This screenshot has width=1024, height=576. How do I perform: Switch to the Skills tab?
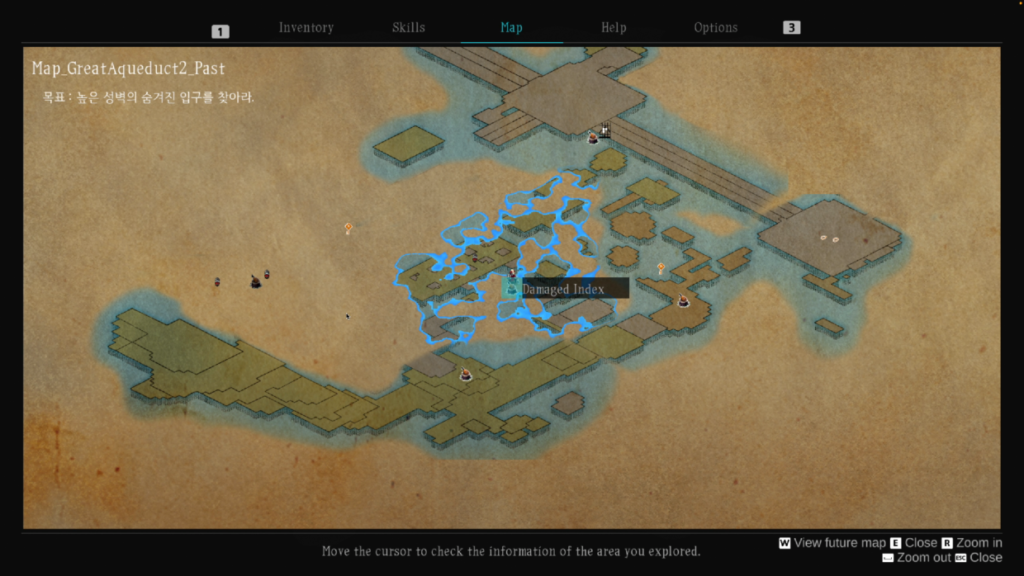coord(408,28)
